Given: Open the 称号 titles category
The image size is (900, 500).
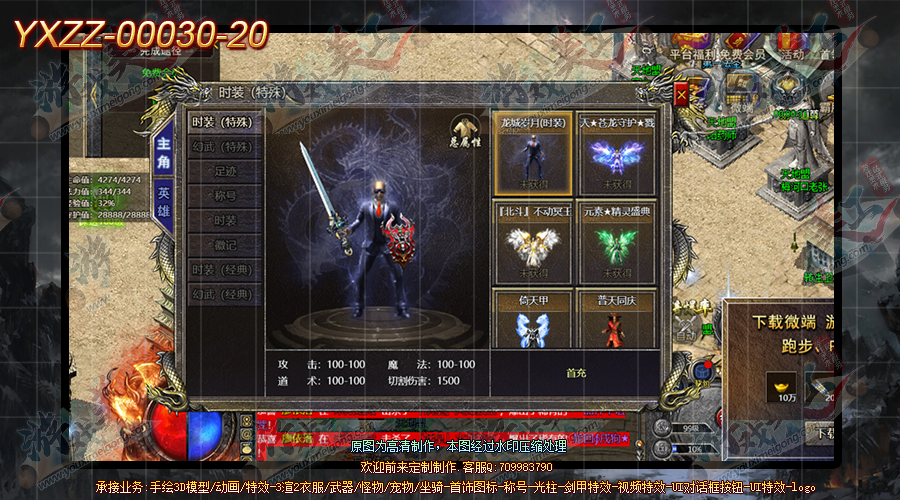Looking at the screenshot, I should point(225,196).
